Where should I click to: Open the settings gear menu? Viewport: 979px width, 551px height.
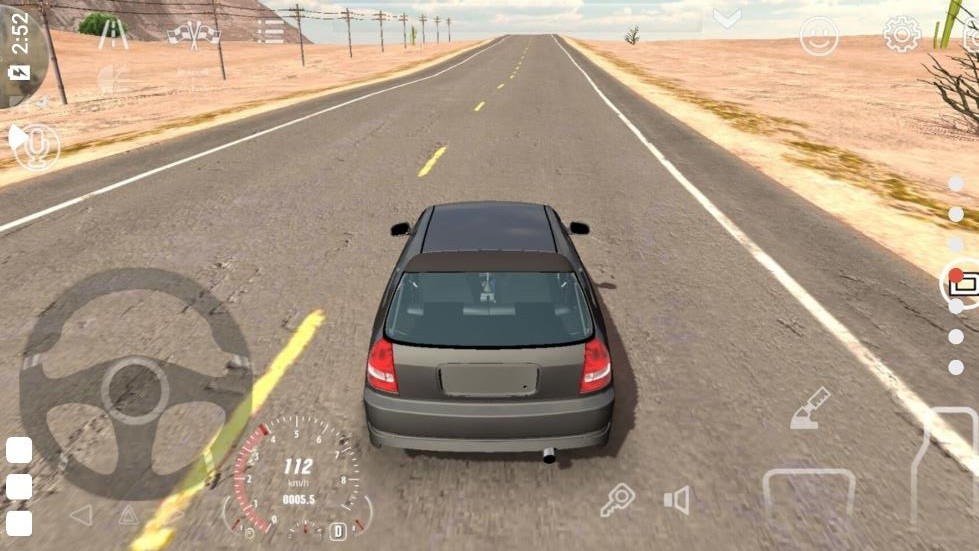(901, 35)
